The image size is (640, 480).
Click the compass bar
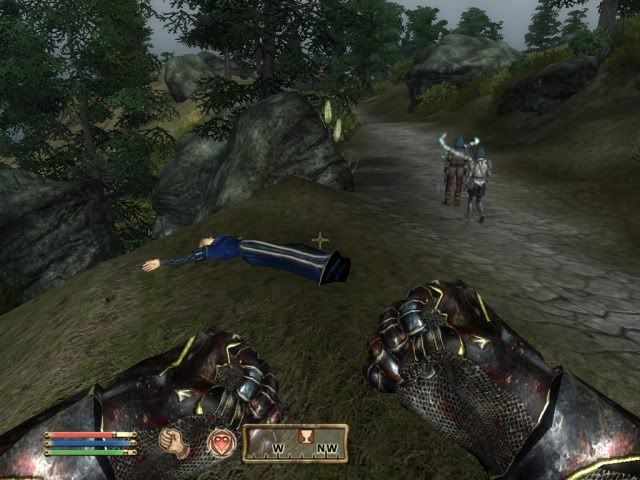[295, 443]
